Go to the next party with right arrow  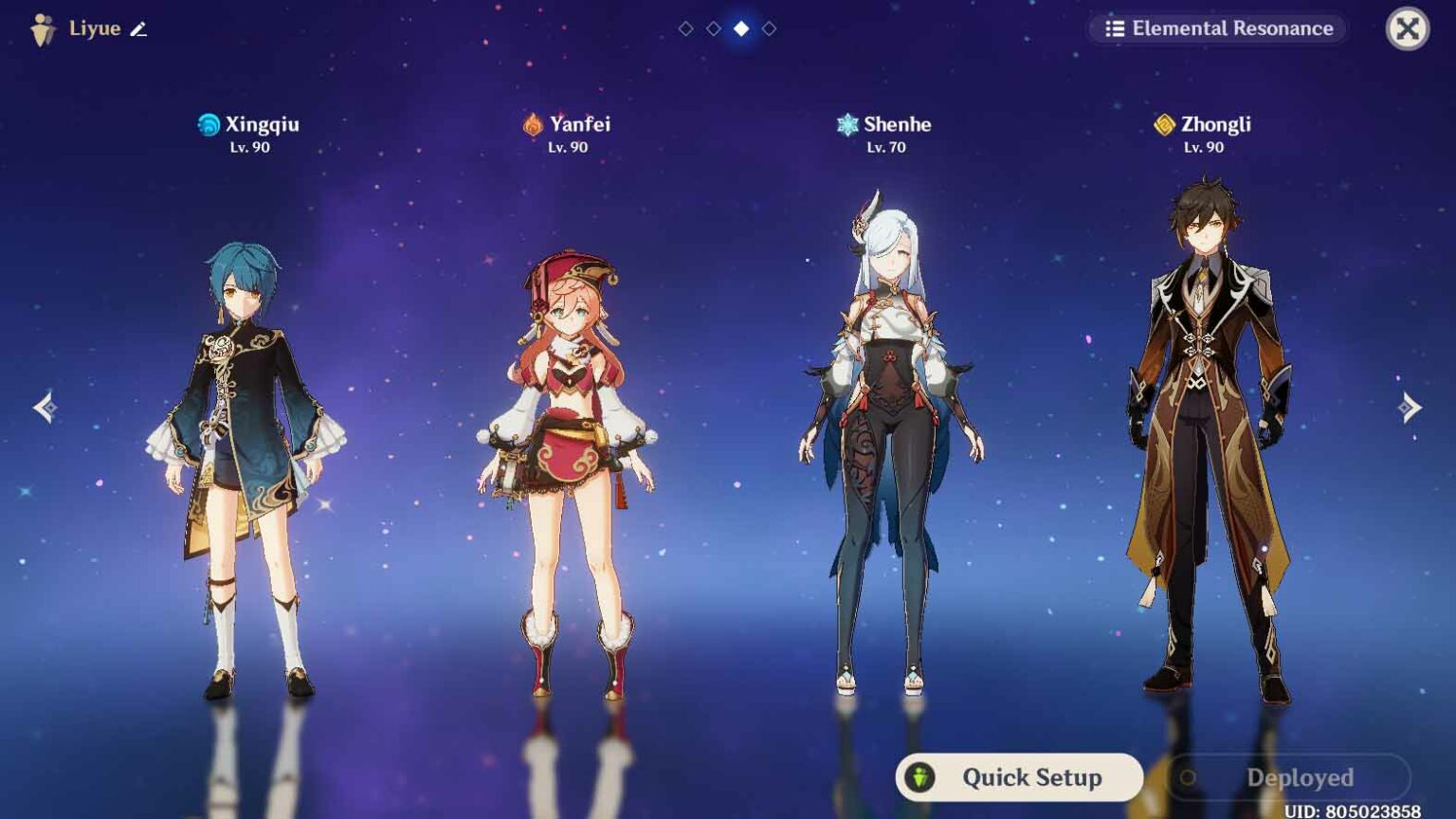(x=1410, y=408)
